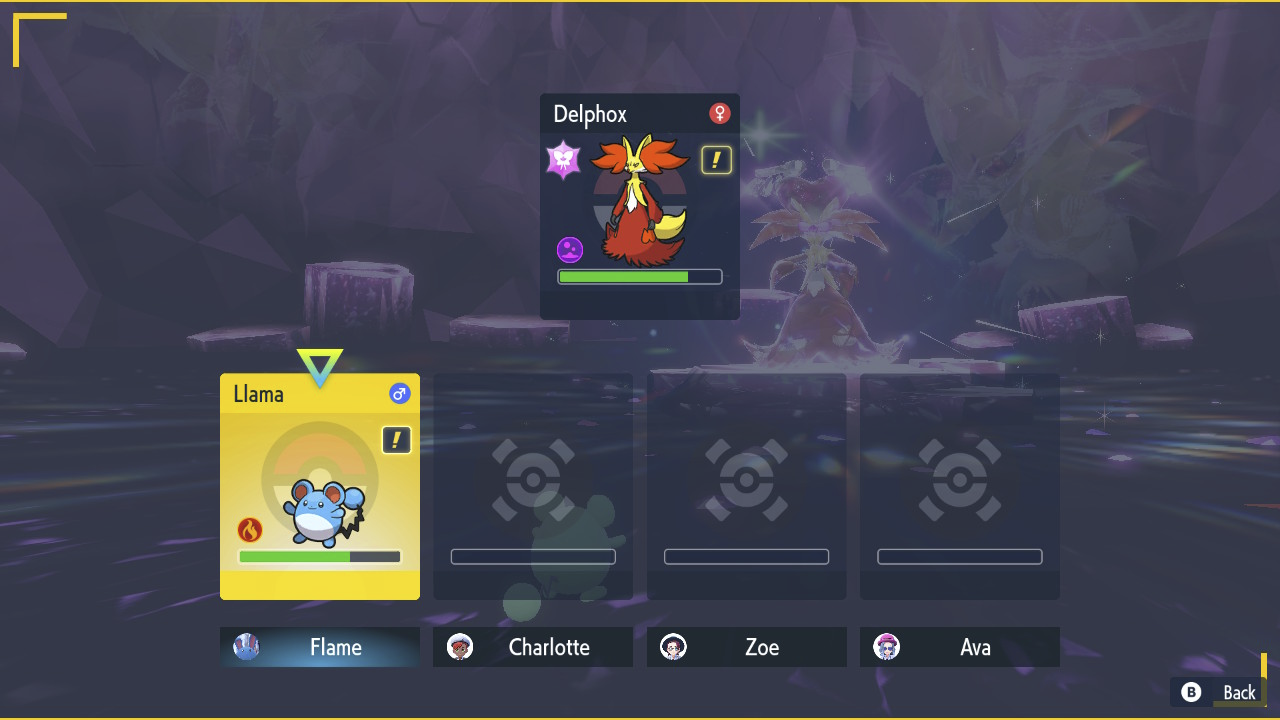Inspect Delphox's Fairy Tera type badge
Image resolution: width=1280 pixels, height=720 pixels.
tap(564, 160)
